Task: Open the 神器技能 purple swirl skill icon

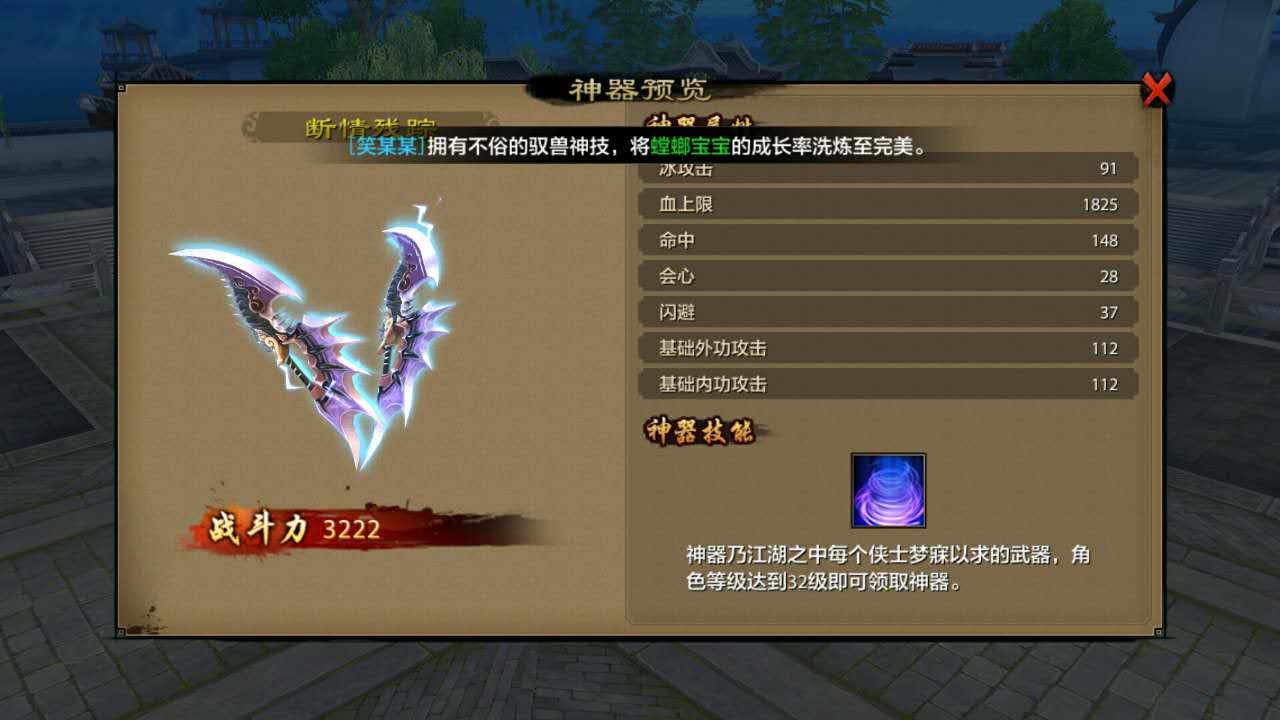Action: (889, 489)
